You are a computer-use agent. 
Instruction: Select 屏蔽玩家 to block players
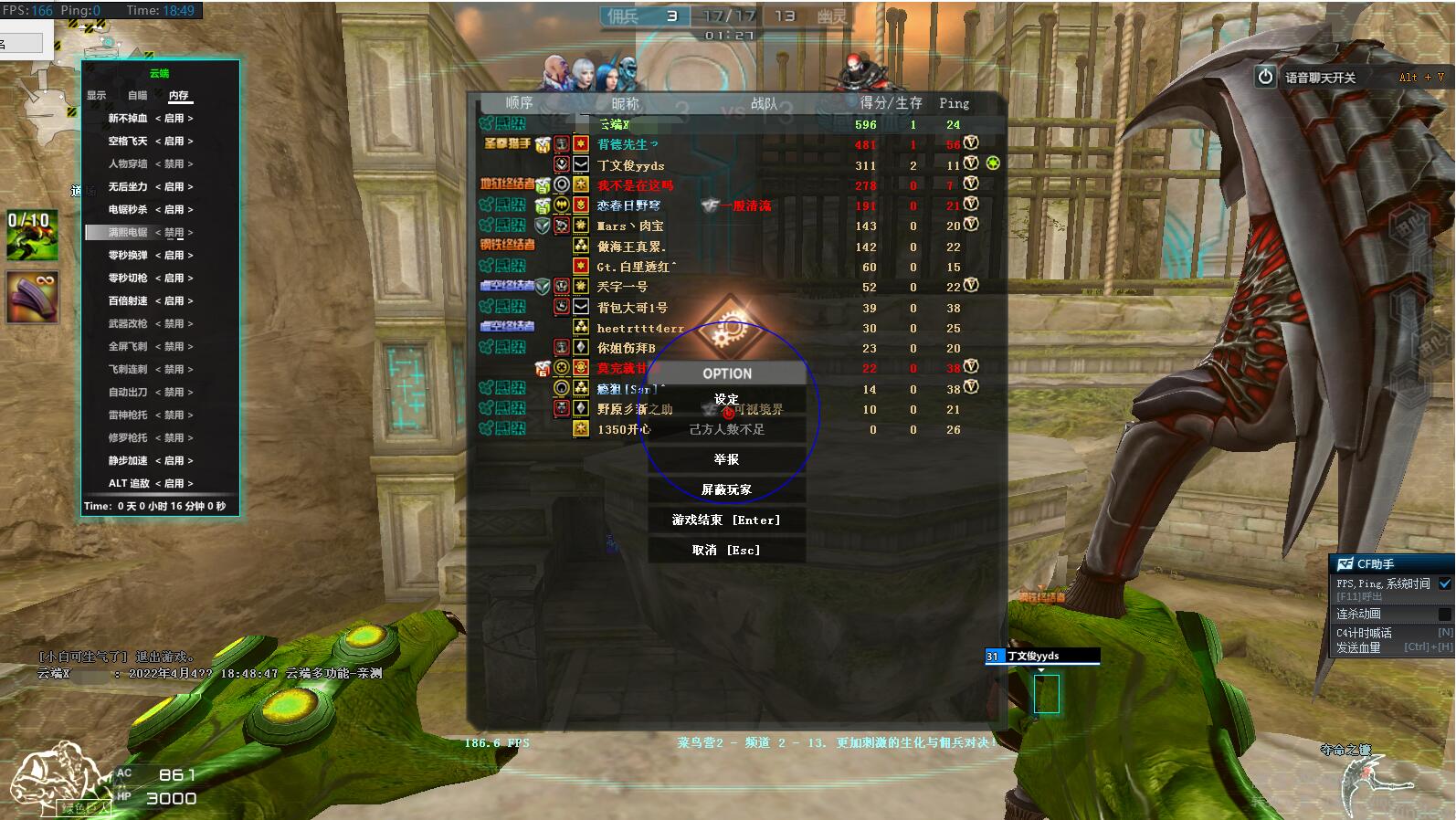click(726, 489)
